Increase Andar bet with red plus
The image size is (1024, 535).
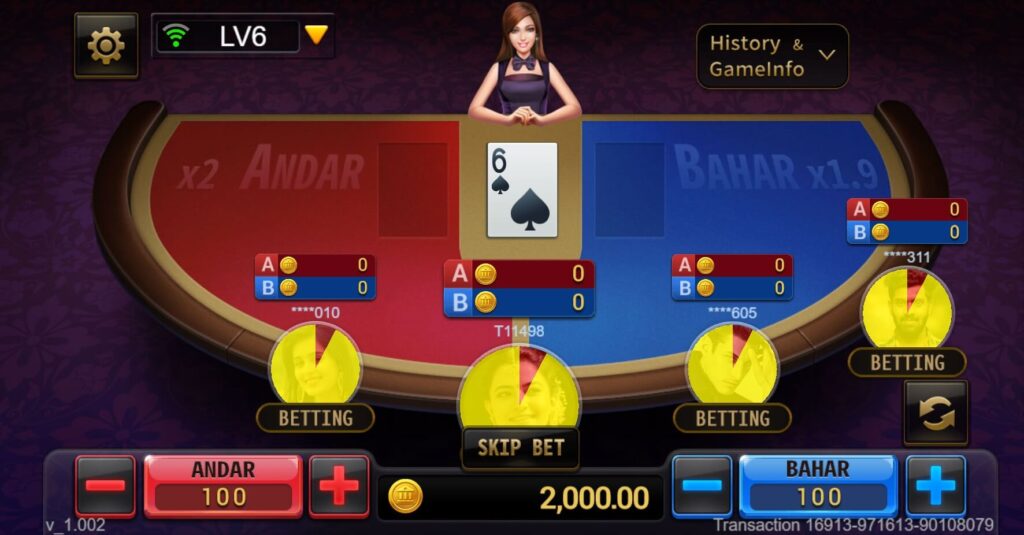point(338,486)
